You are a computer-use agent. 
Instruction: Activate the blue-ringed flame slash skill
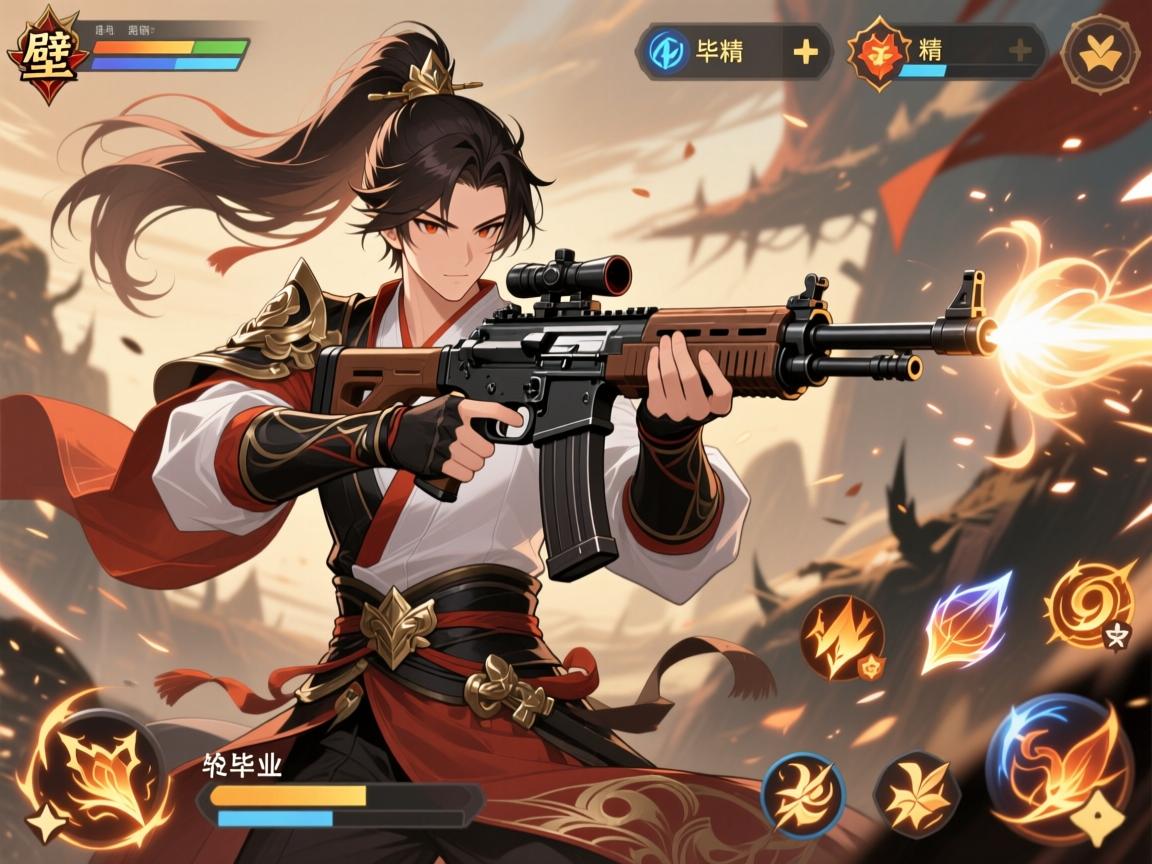[x=803, y=796]
